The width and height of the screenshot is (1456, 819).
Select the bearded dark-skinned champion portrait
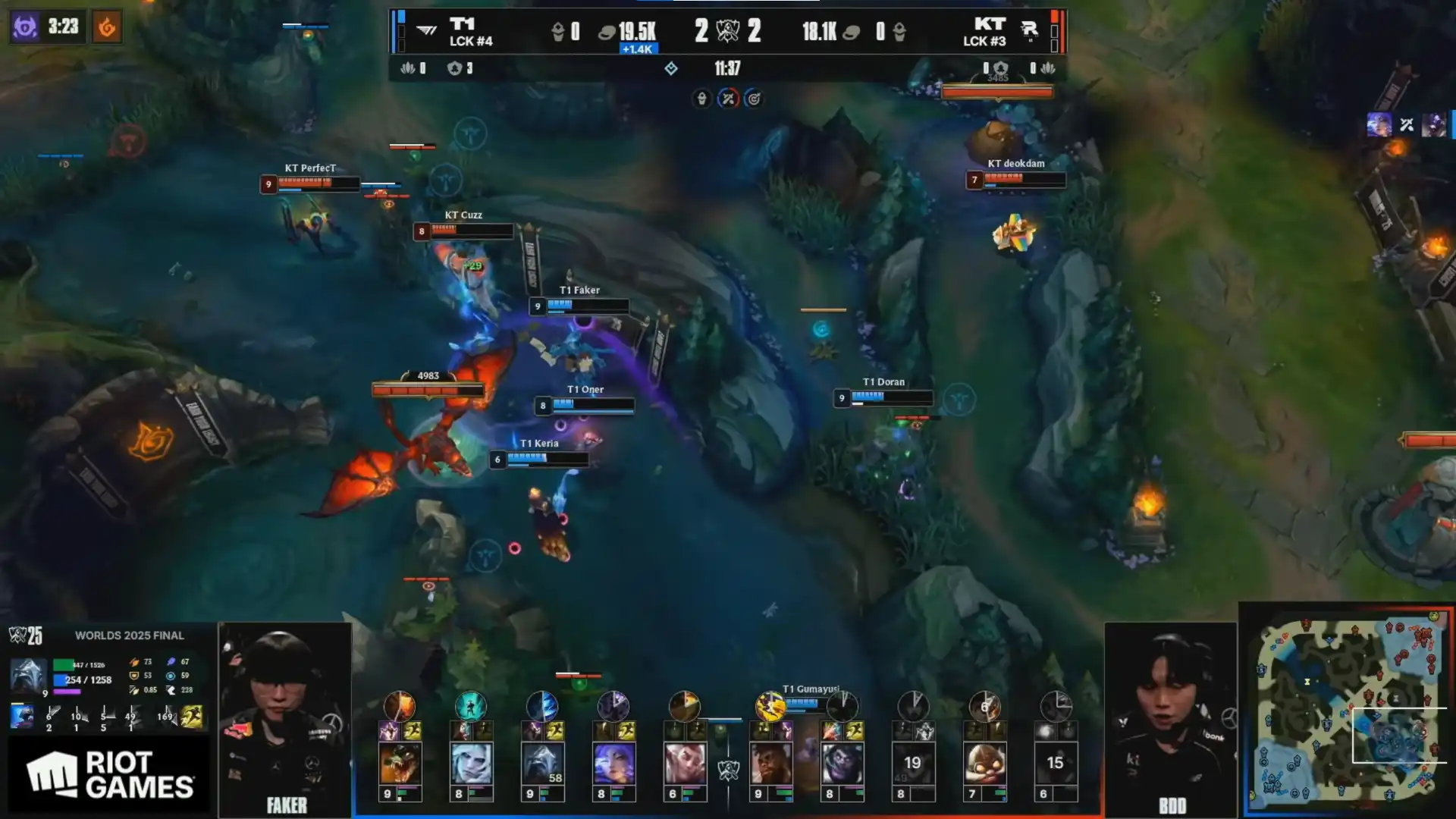pos(770,763)
